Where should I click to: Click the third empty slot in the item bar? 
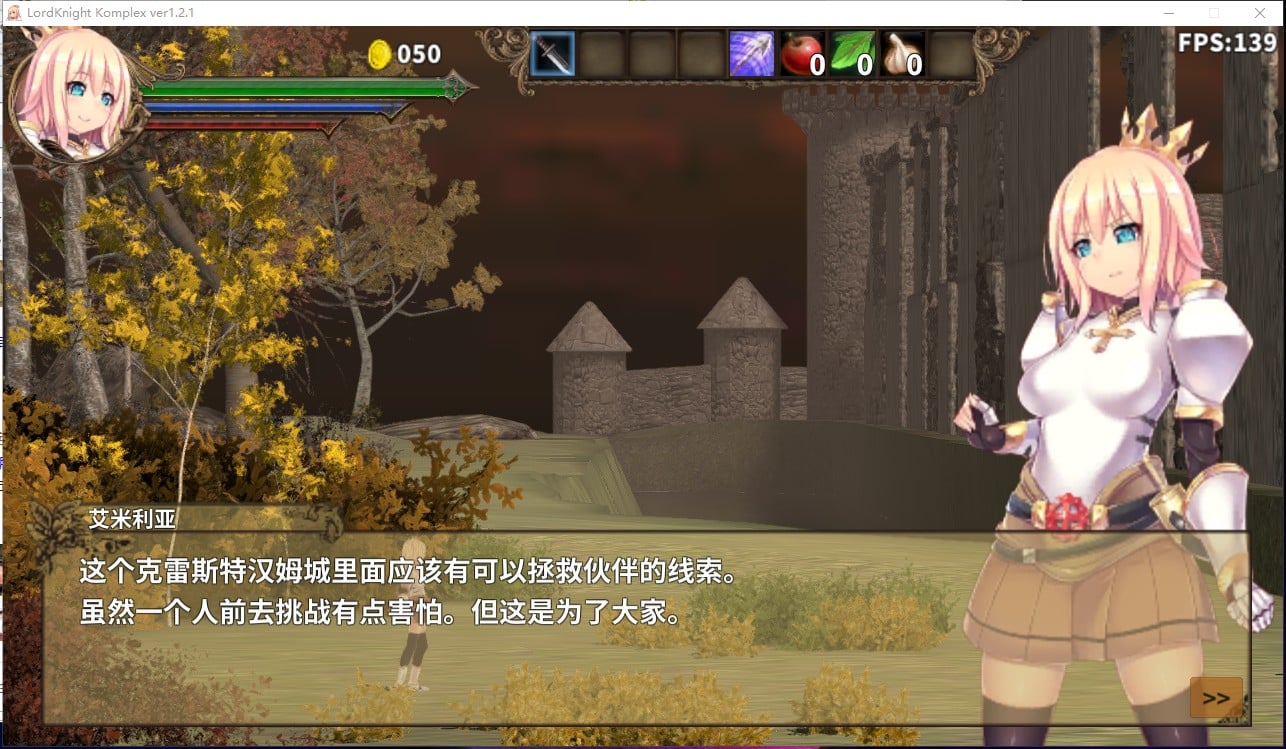(x=701, y=55)
